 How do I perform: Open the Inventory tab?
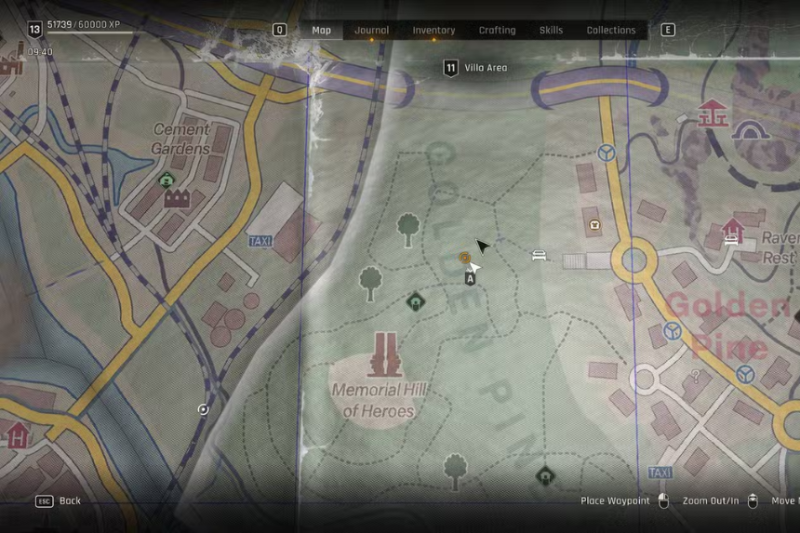pos(434,30)
